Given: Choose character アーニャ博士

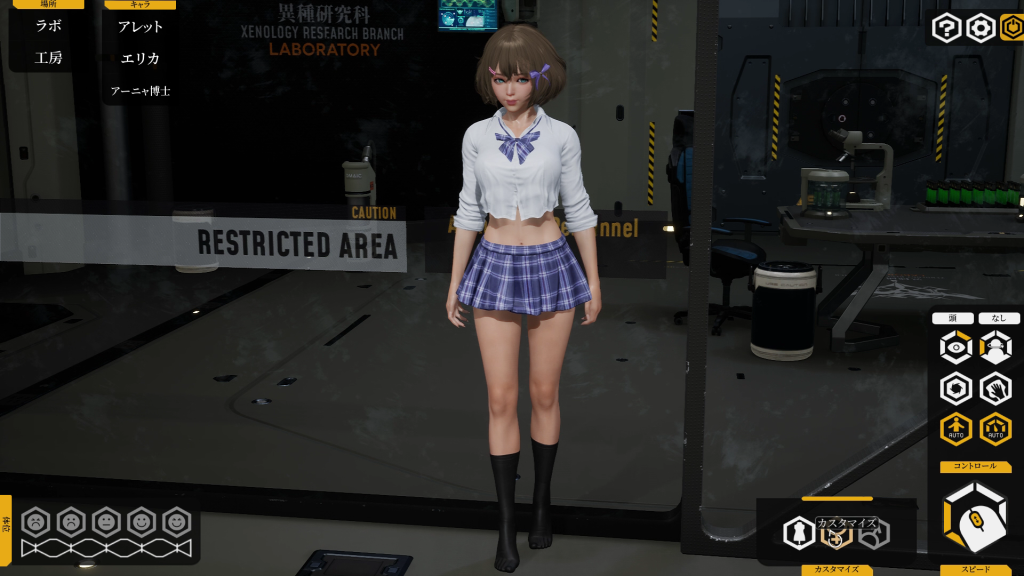Looking at the screenshot, I should (140, 91).
